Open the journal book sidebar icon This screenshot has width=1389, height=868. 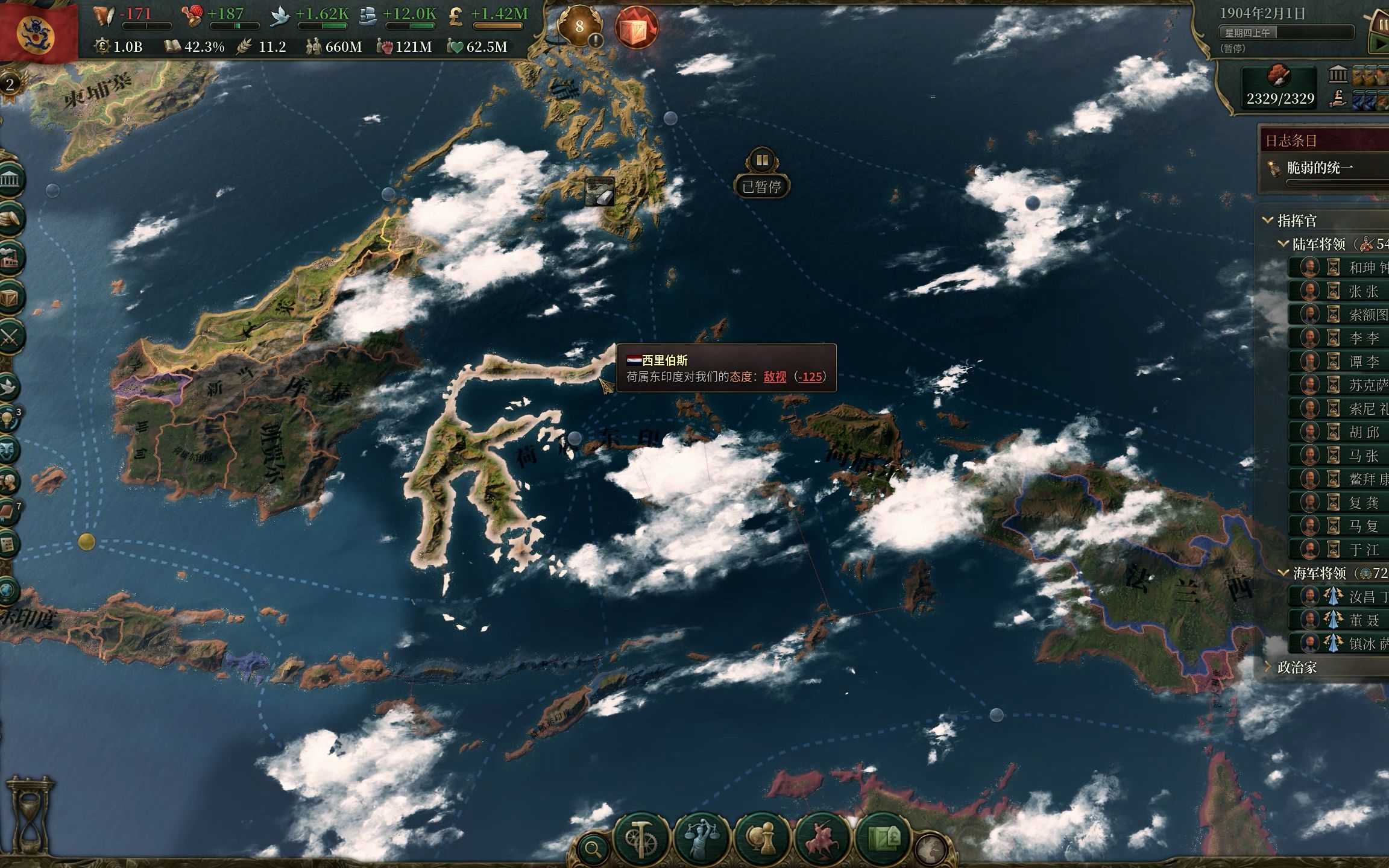point(8,513)
